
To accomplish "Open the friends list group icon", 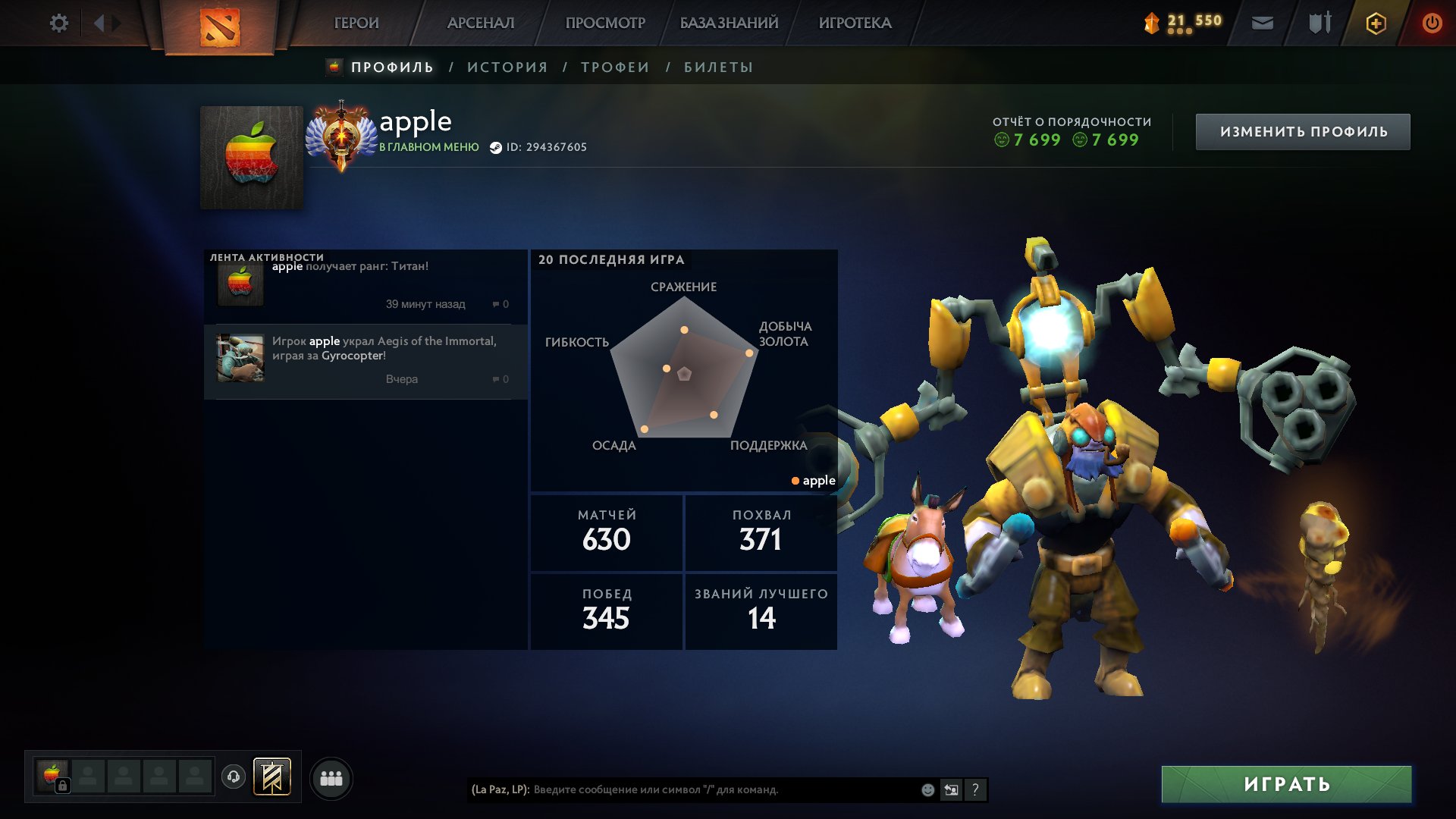I will click(x=331, y=779).
